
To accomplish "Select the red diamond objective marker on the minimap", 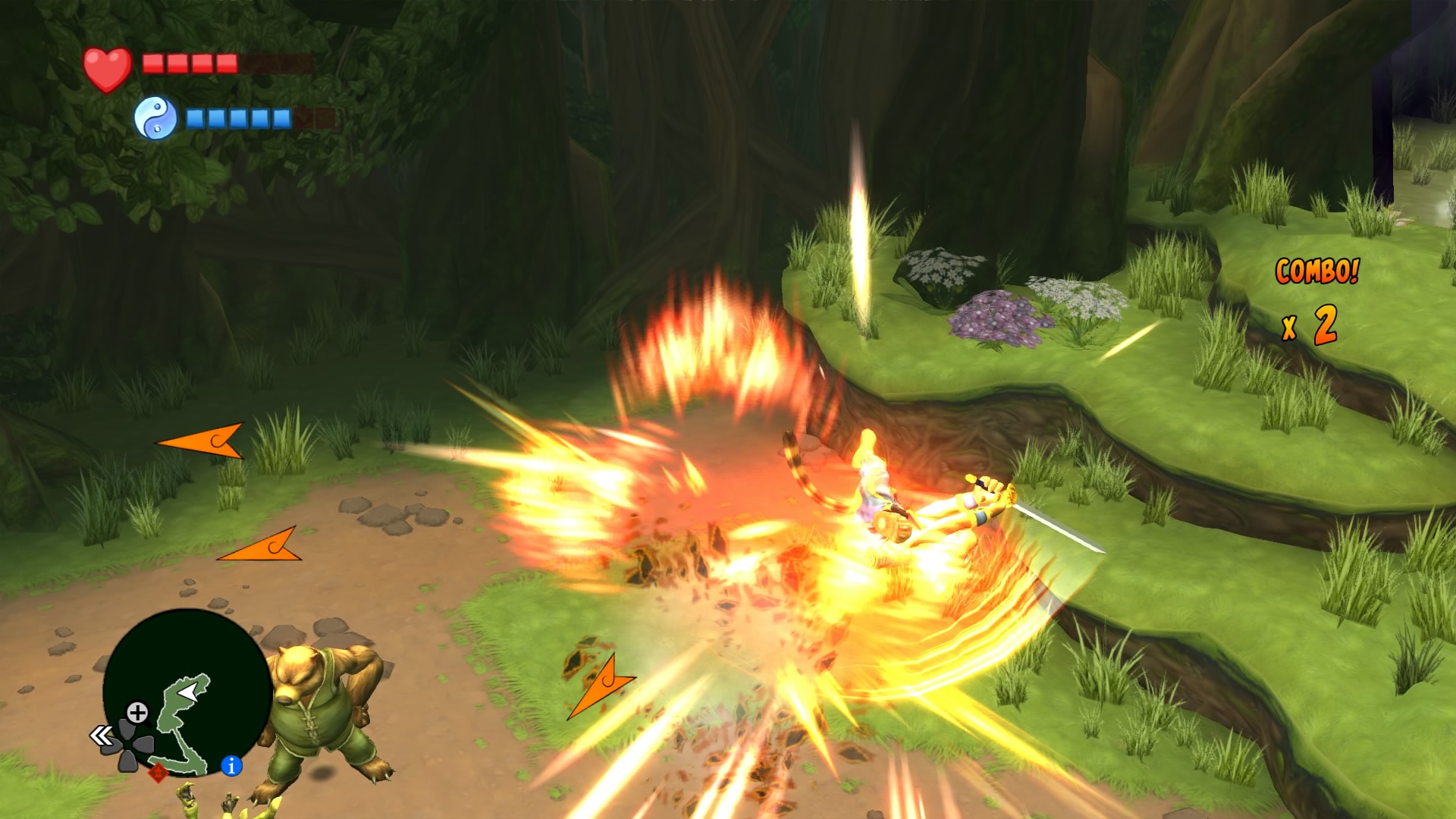I will (x=158, y=773).
